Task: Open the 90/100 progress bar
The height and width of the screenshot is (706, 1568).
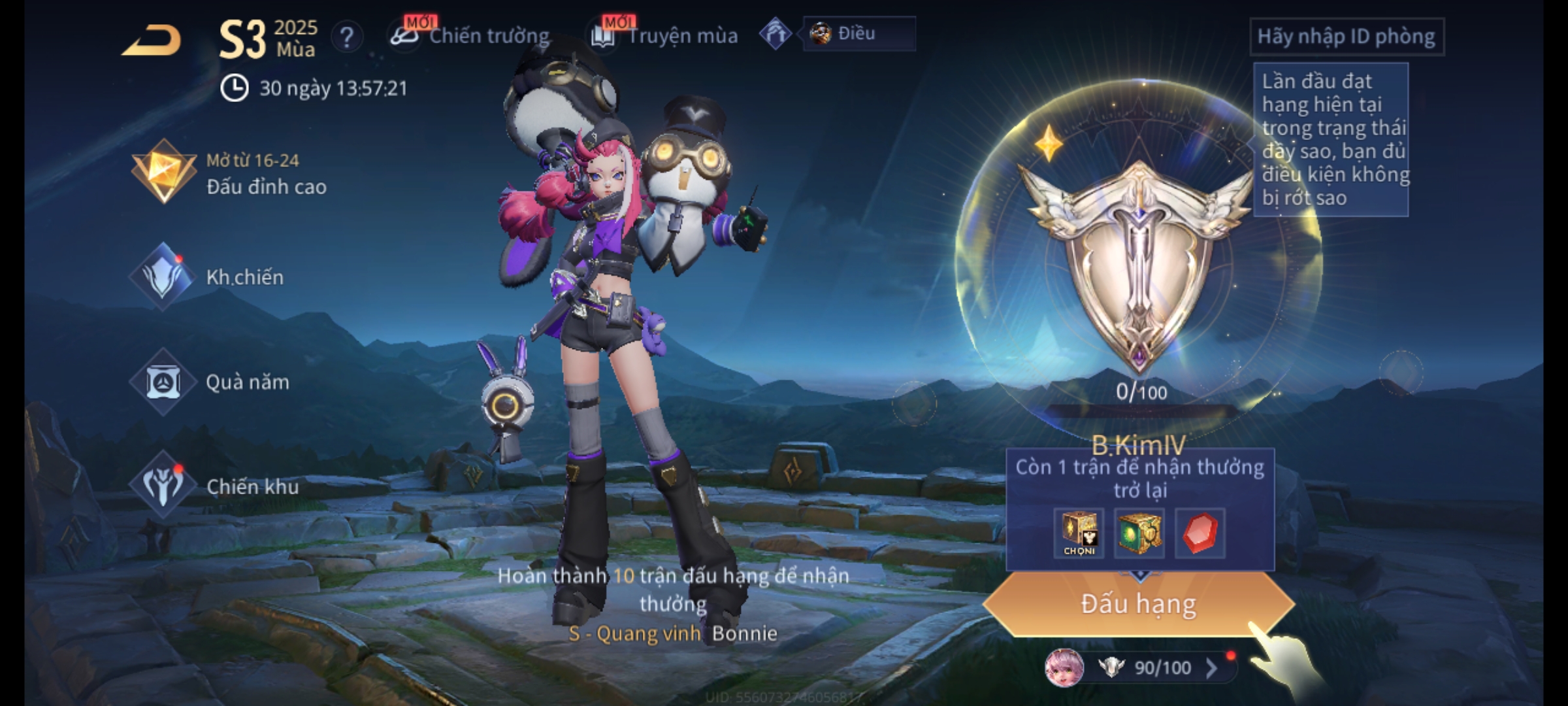Action: 1162,667
